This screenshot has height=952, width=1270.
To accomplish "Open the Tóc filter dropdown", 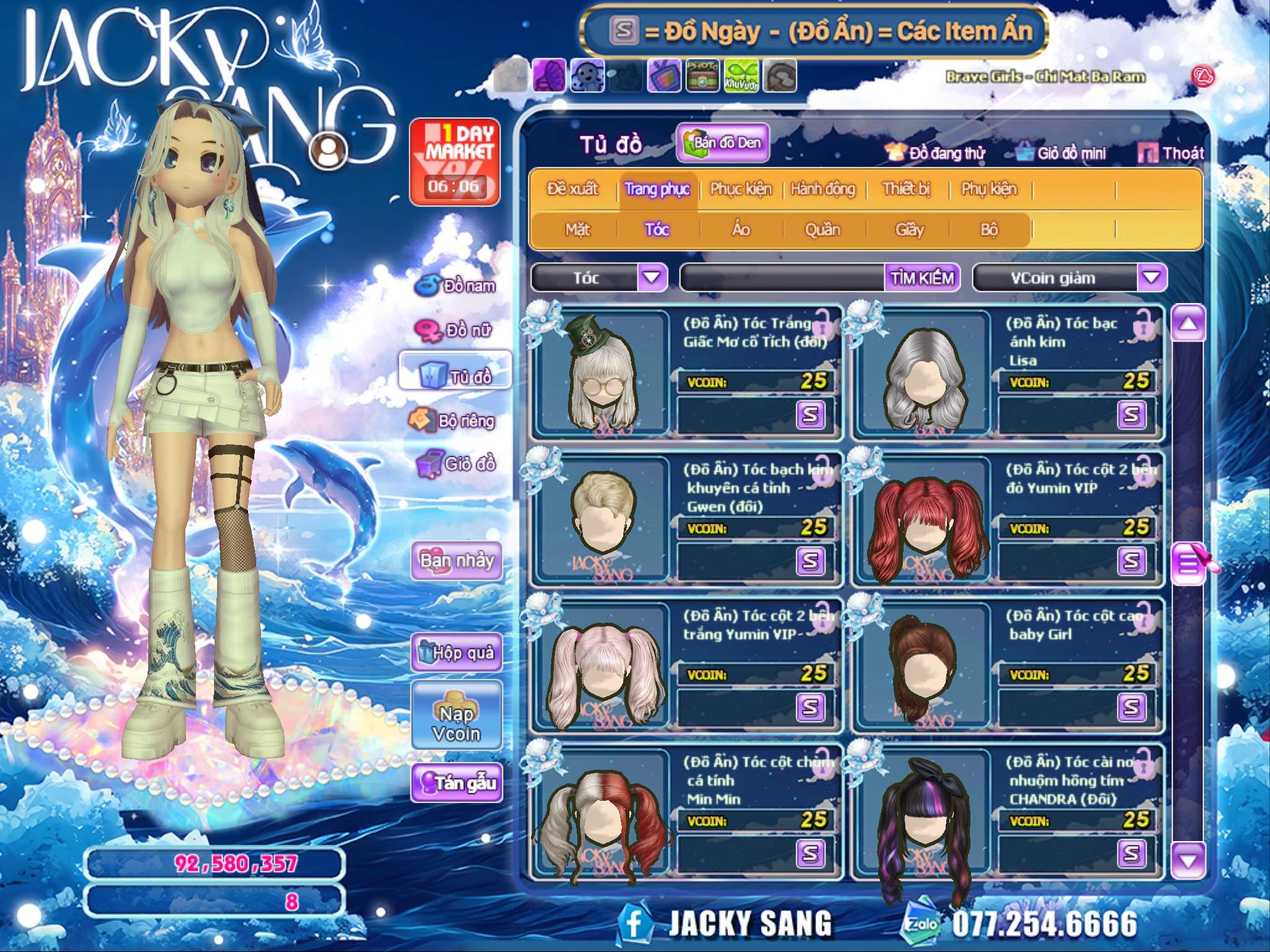I will (x=652, y=278).
